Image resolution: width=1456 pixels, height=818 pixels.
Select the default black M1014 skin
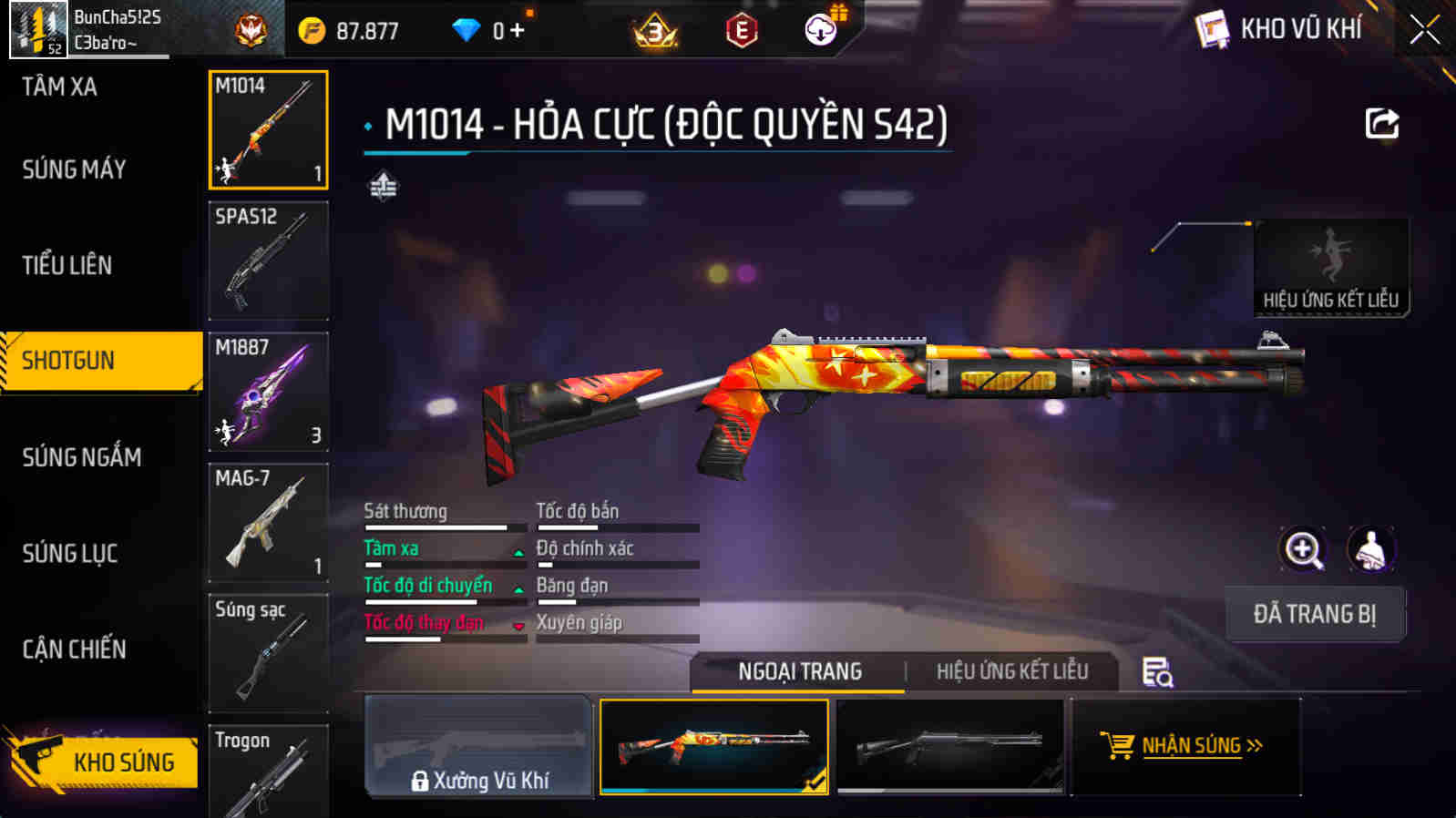[x=949, y=747]
